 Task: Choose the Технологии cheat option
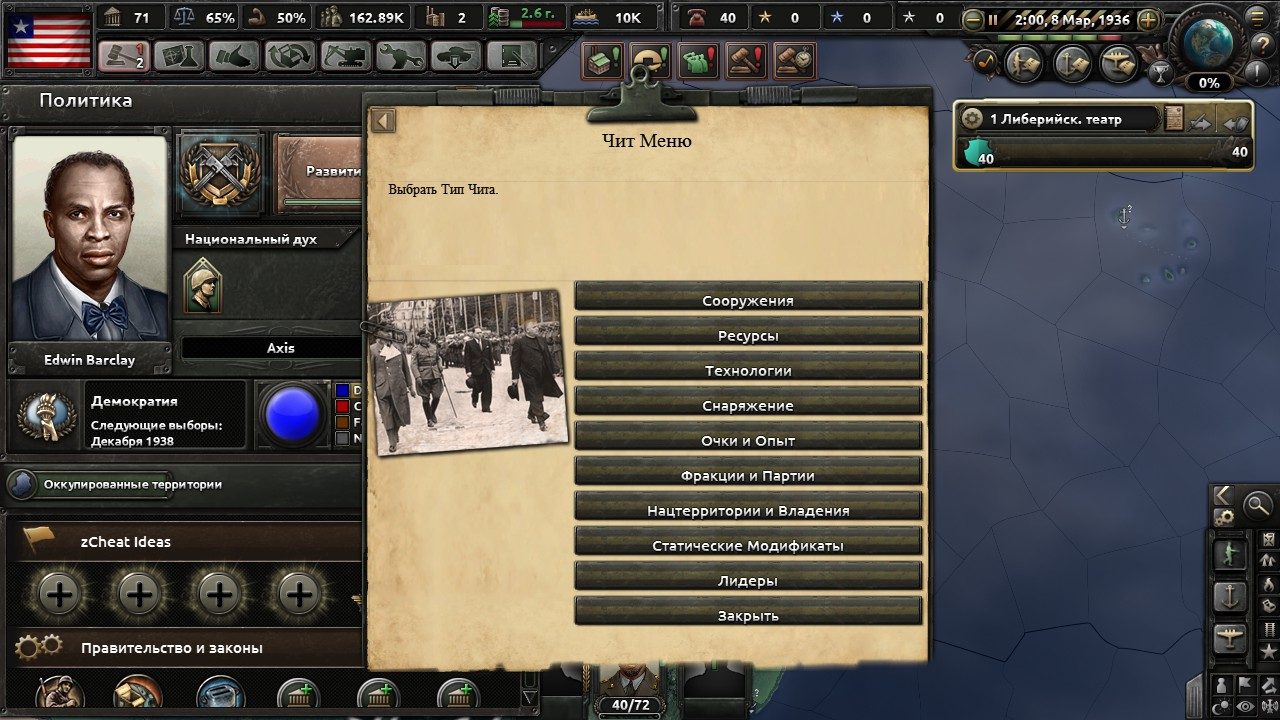748,370
